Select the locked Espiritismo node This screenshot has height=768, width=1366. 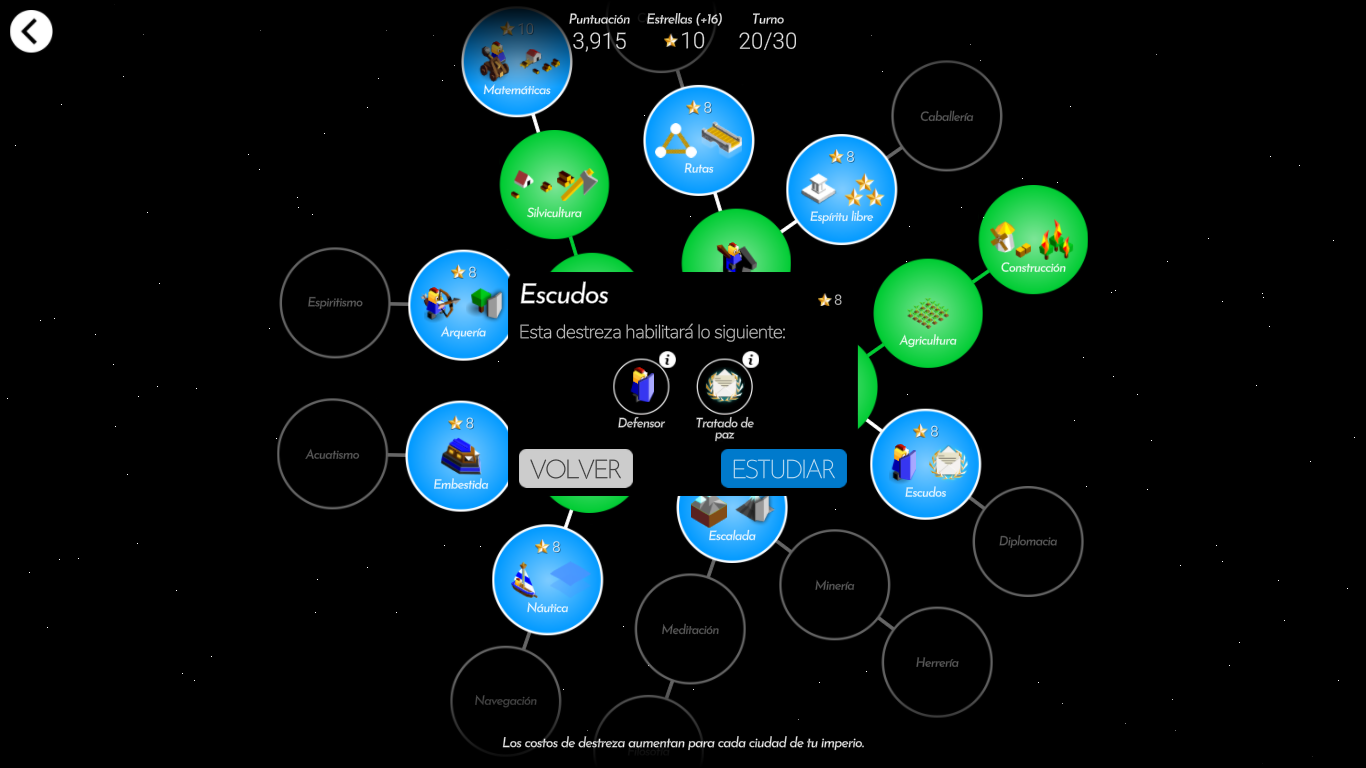coord(335,302)
